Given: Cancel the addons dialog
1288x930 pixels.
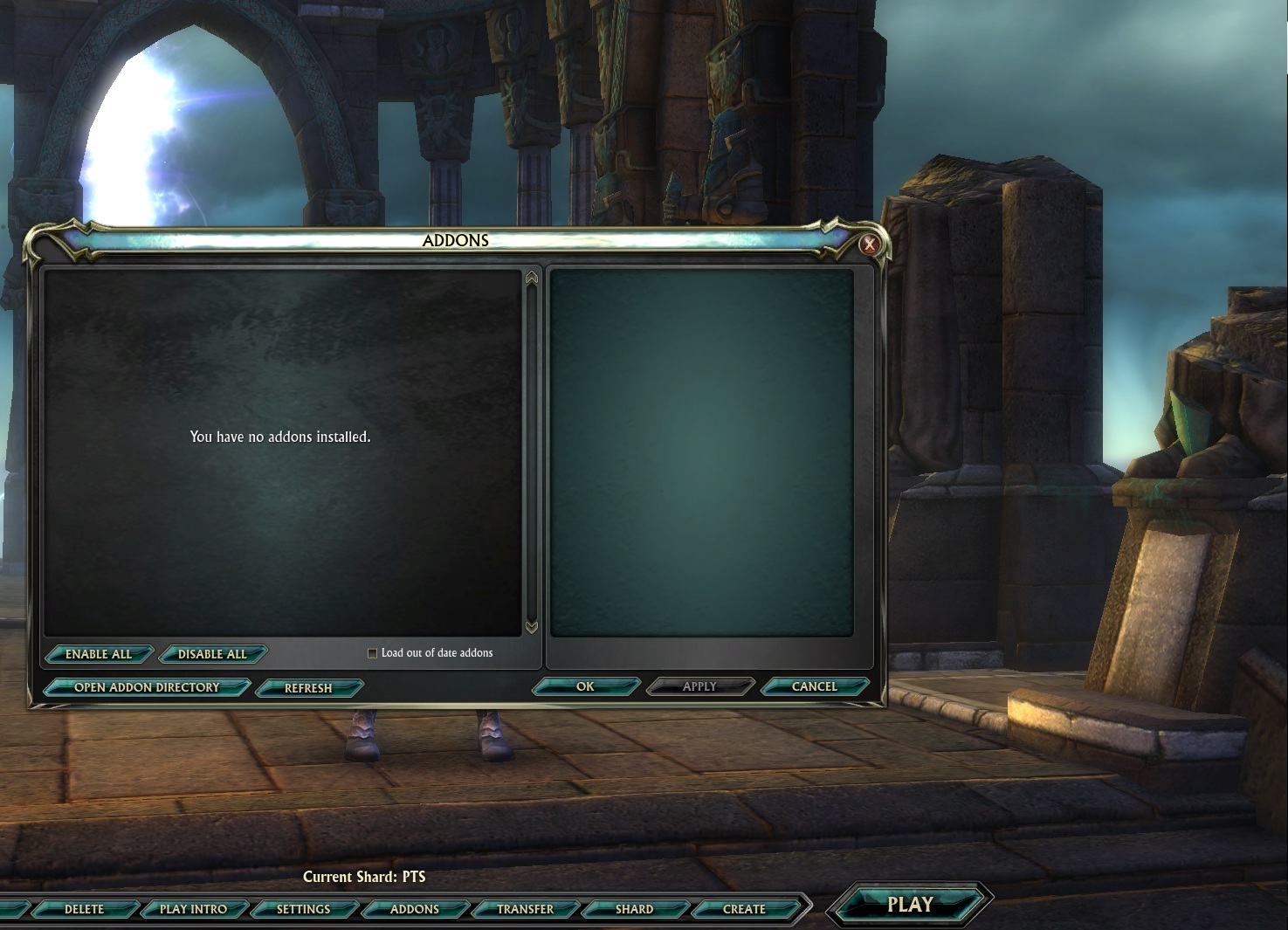Looking at the screenshot, I should pos(814,686).
